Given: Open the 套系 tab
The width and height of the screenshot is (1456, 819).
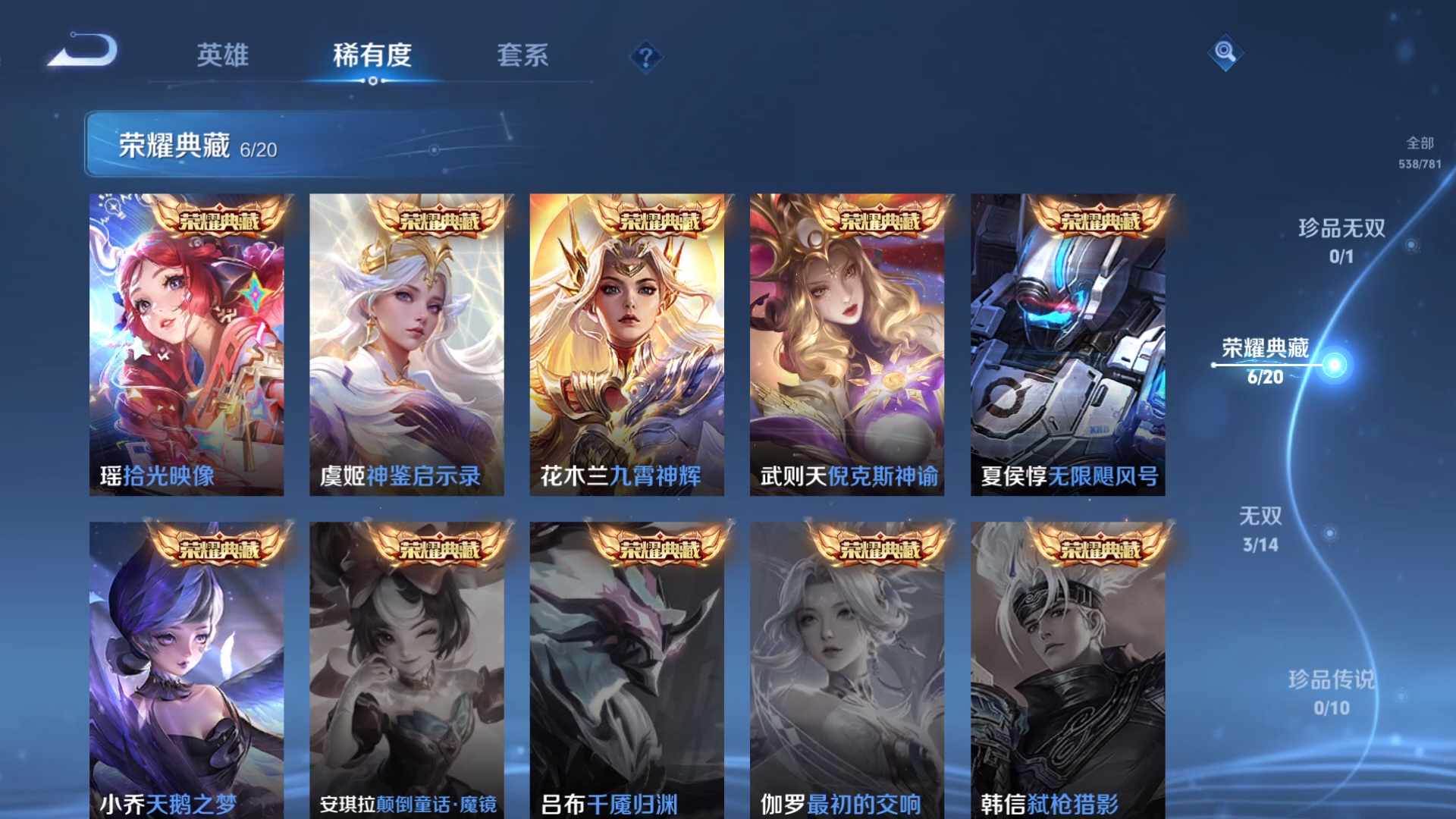Looking at the screenshot, I should 522,55.
